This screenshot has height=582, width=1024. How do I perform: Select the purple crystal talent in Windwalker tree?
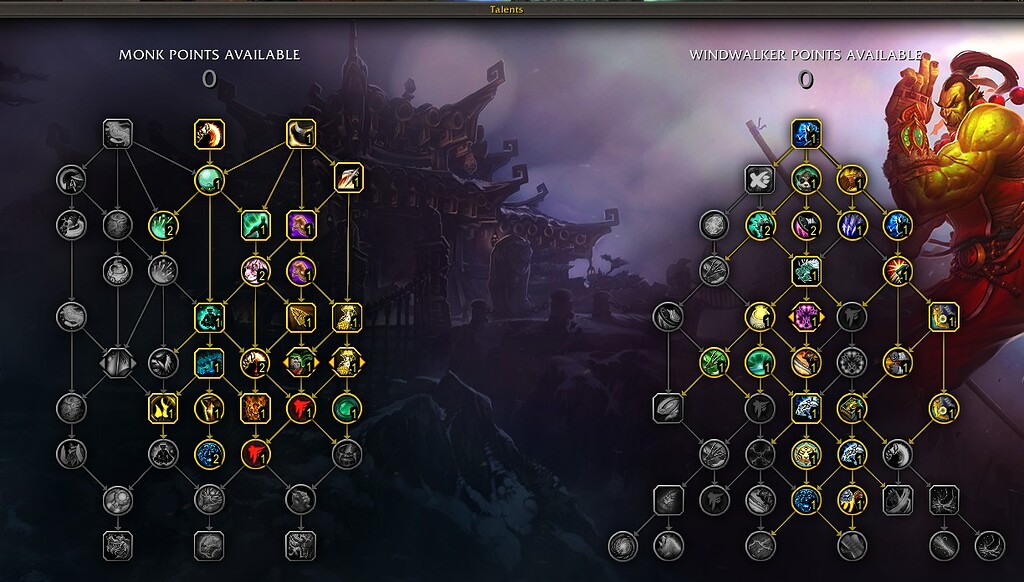pos(851,225)
